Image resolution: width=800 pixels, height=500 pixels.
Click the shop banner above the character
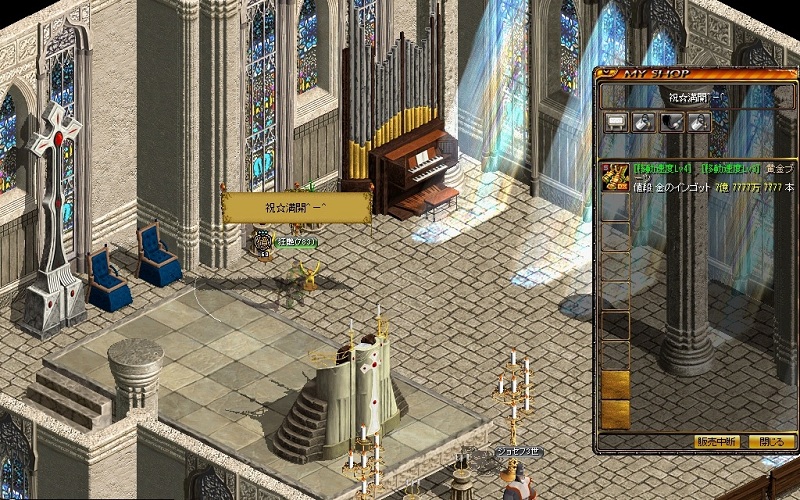point(296,207)
